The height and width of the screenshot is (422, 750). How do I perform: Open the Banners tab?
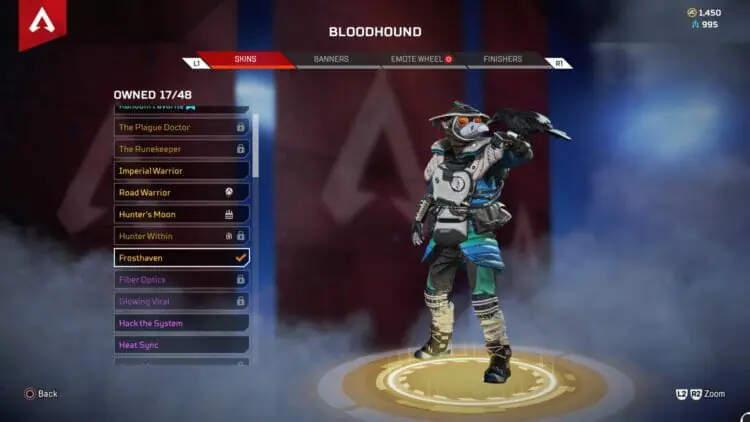click(x=331, y=59)
